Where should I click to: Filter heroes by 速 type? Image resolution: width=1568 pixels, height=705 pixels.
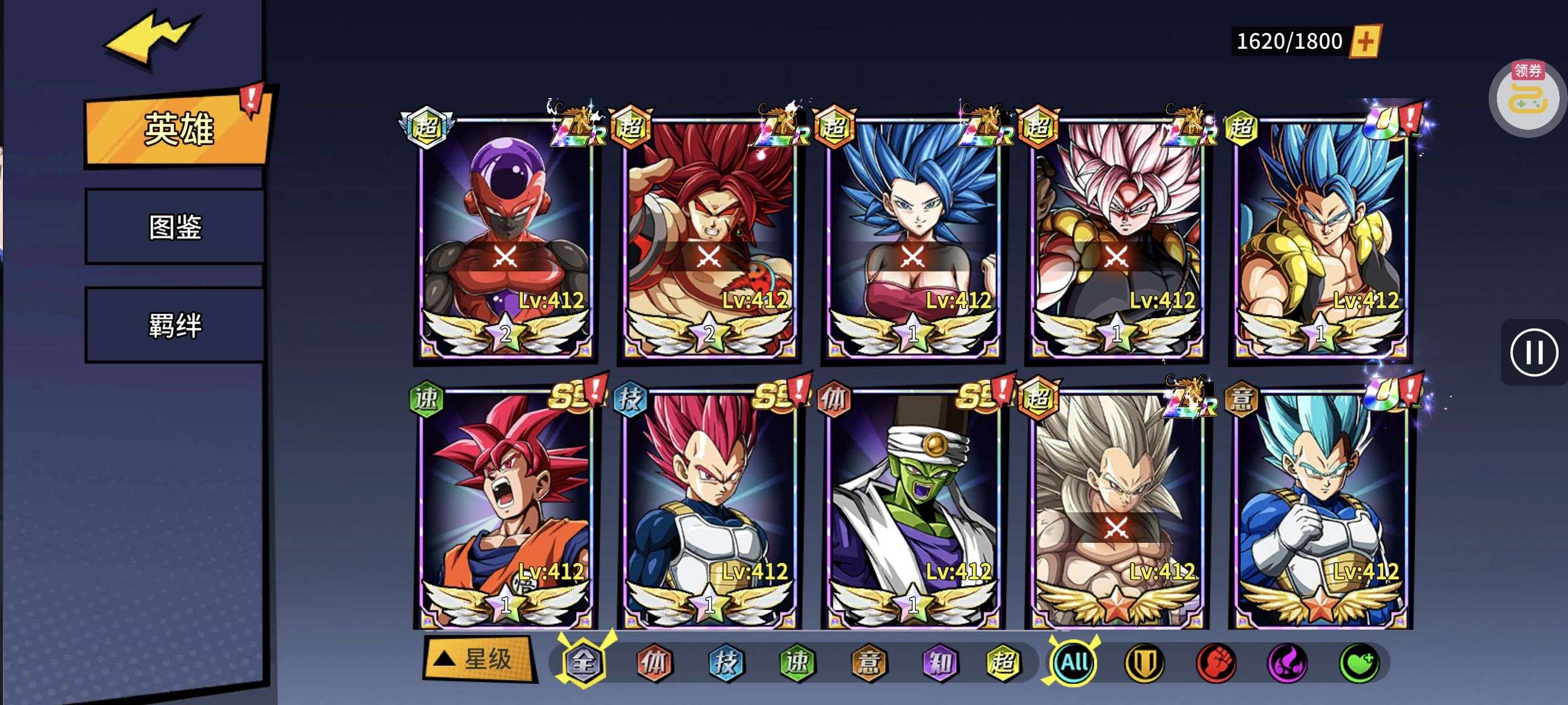click(x=798, y=662)
